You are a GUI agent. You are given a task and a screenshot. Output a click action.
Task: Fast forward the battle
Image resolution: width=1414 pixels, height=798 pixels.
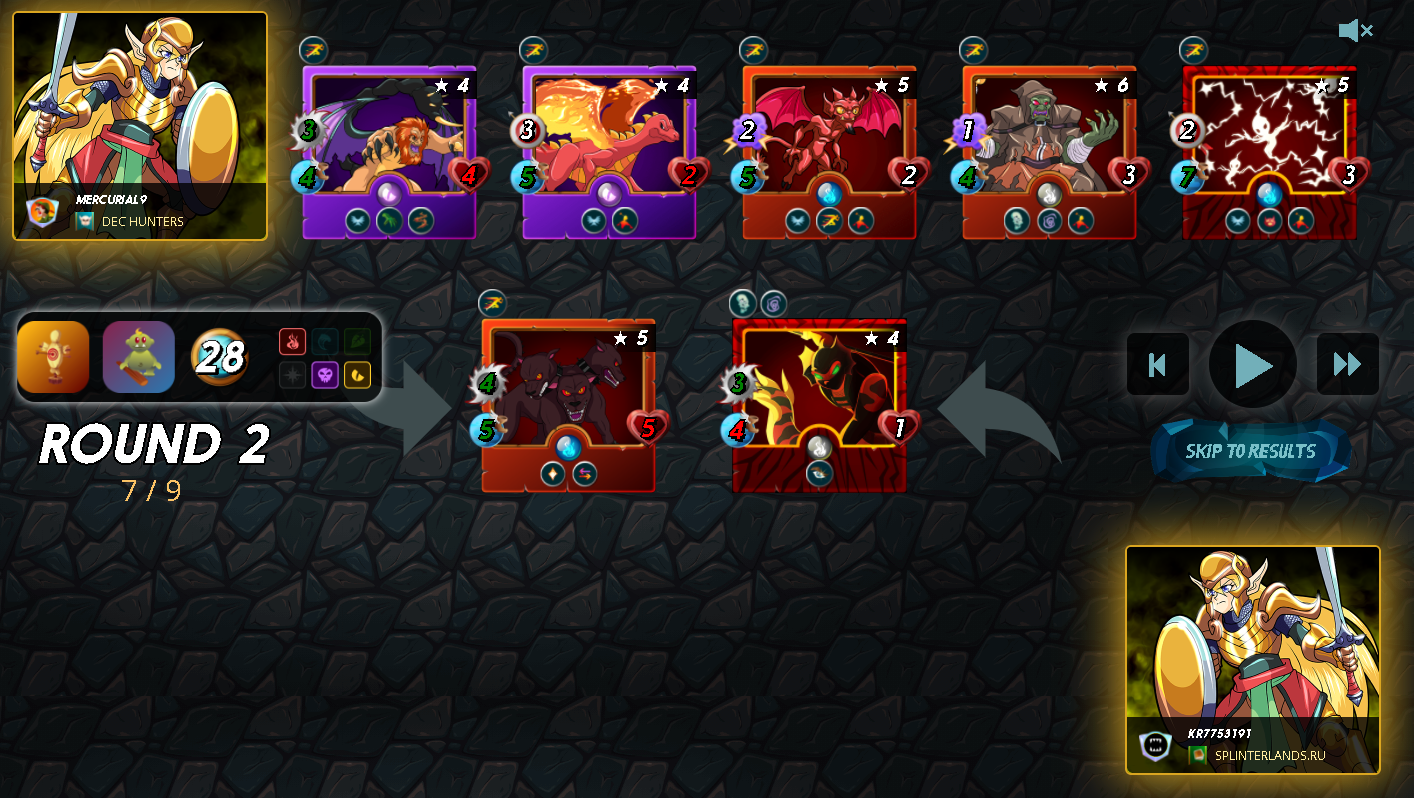[x=1347, y=365]
